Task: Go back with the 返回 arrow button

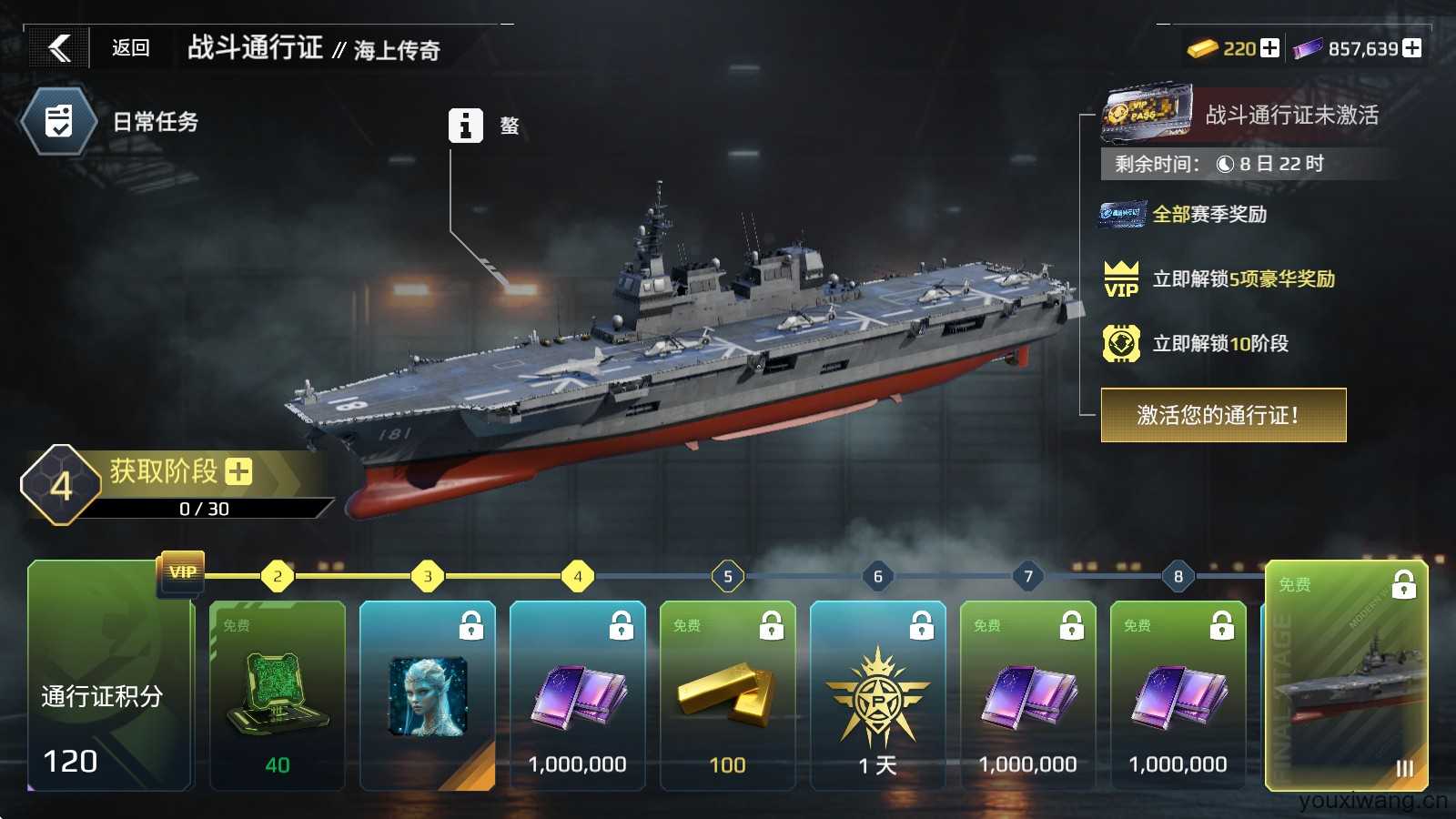Action: (x=60, y=48)
